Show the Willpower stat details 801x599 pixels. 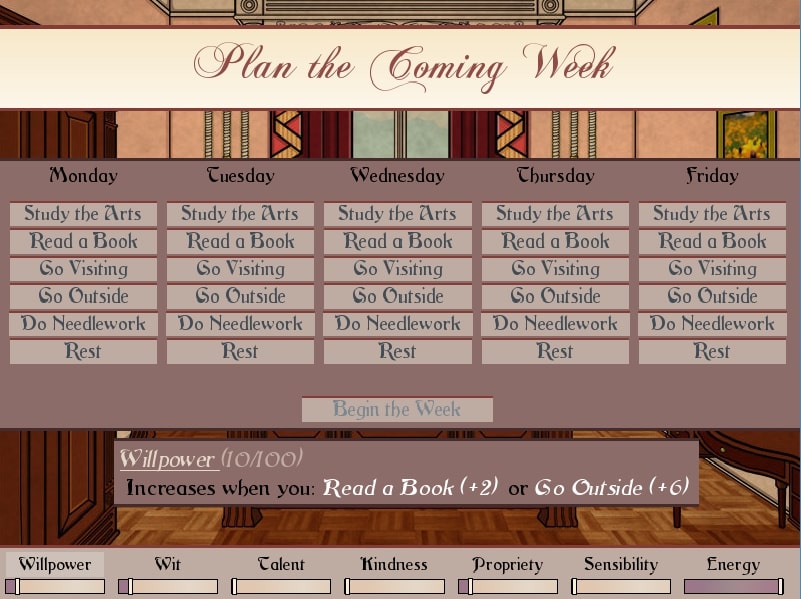pos(55,565)
